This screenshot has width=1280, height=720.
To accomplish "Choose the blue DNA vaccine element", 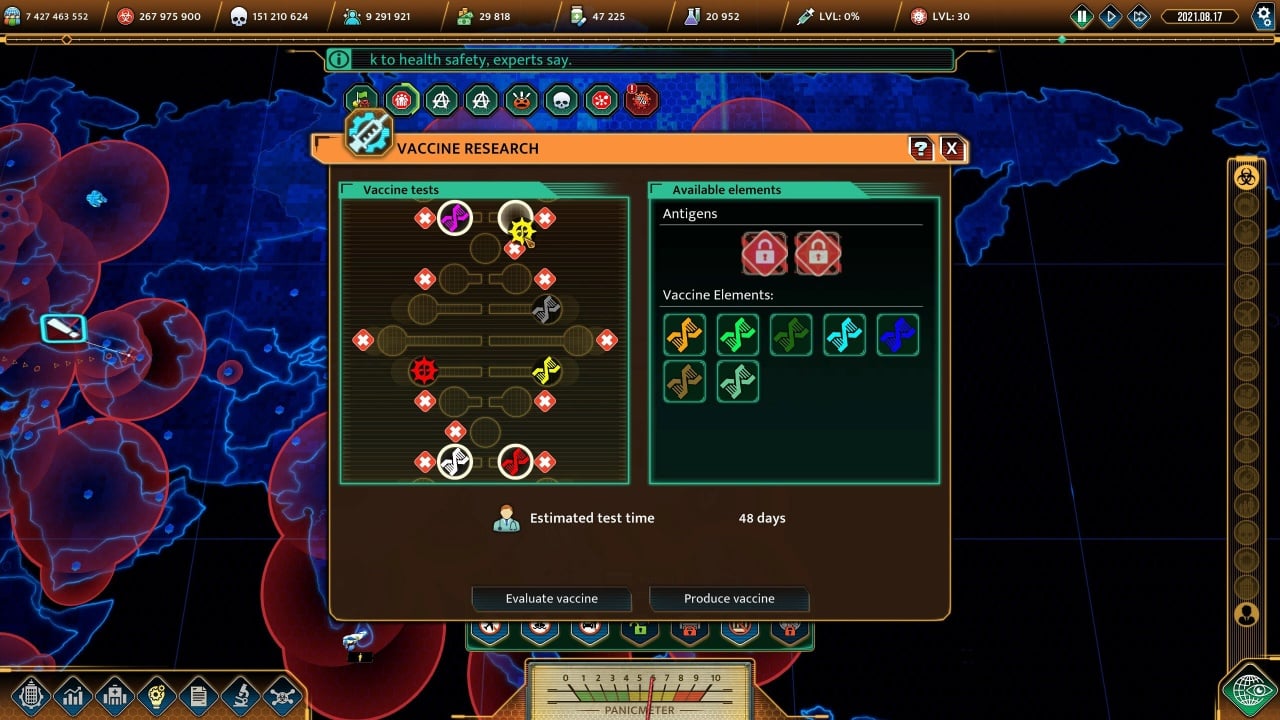I will click(x=897, y=335).
